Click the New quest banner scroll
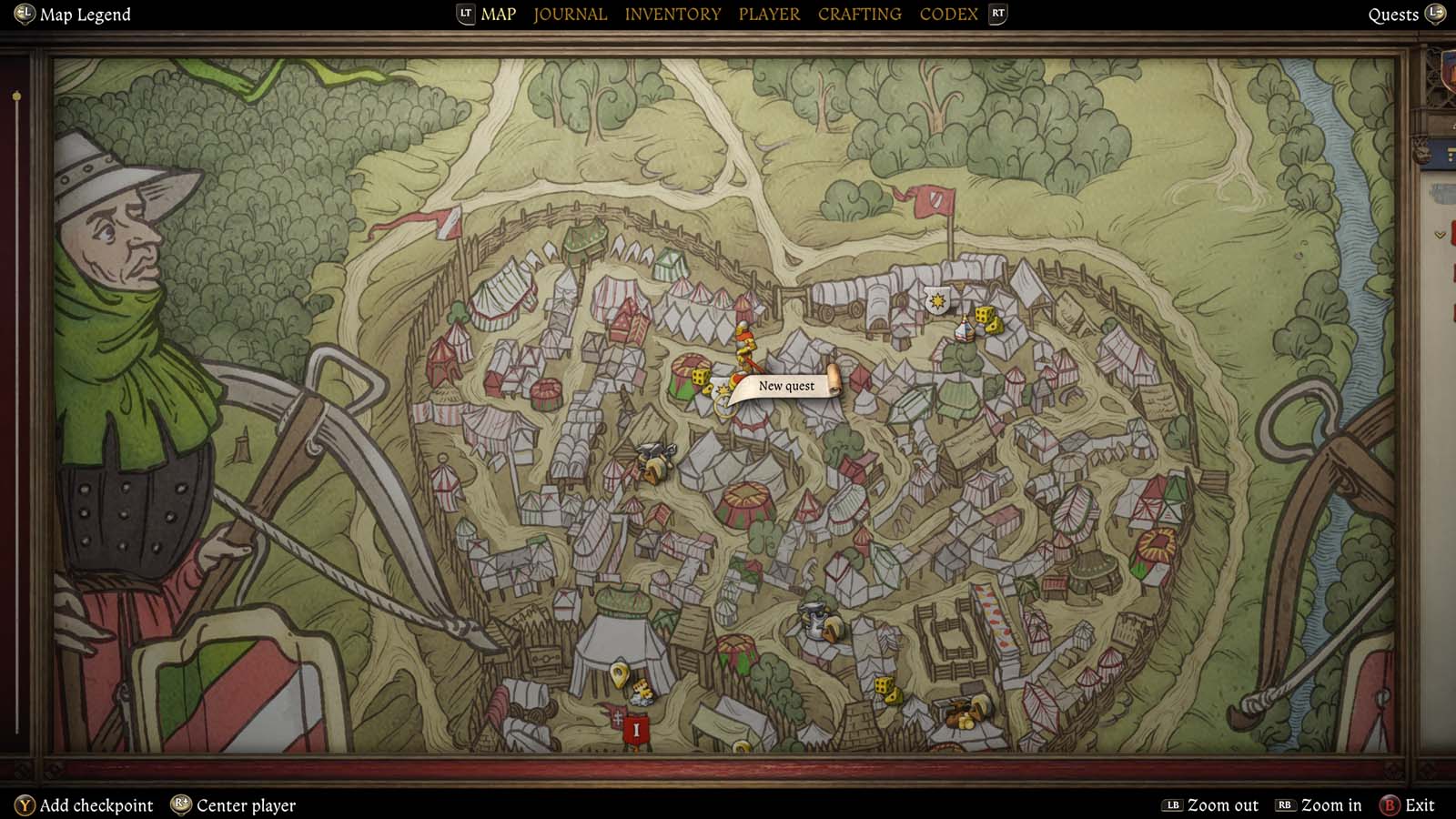The width and height of the screenshot is (1456, 819). (x=786, y=386)
